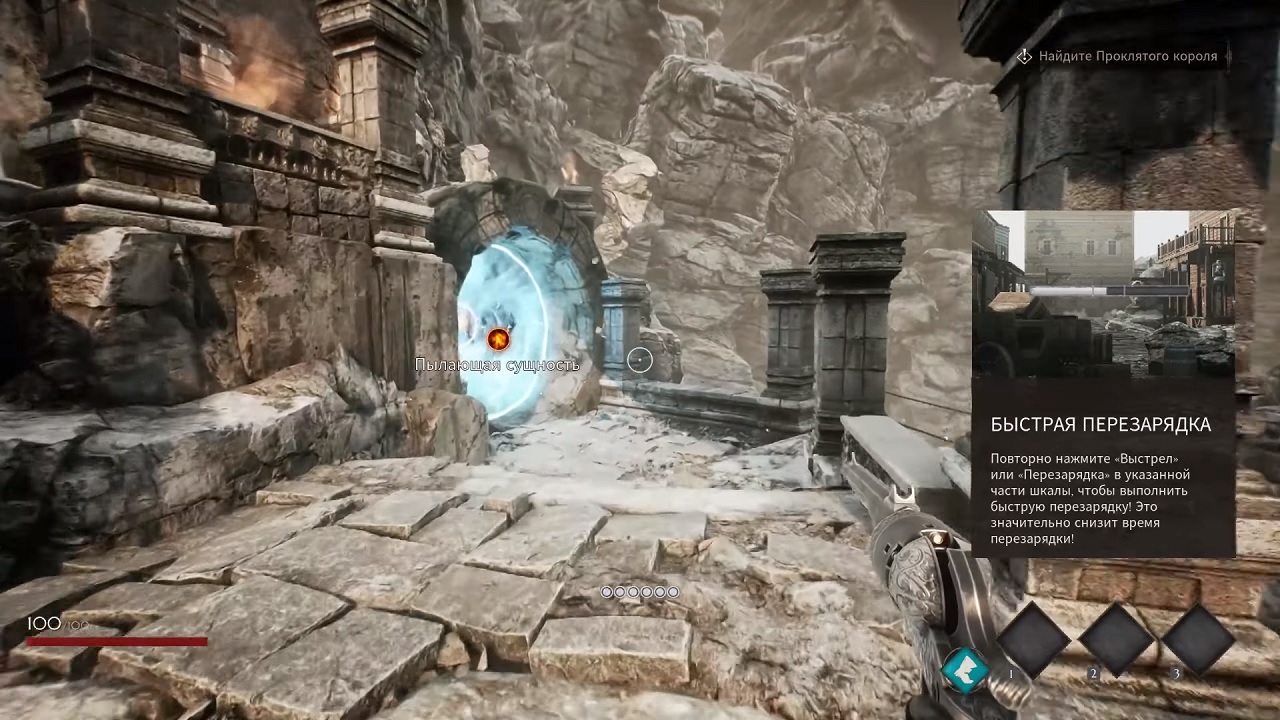Click the ammo dots indicator above the revolver
1280x720 pixels.
pos(638,591)
